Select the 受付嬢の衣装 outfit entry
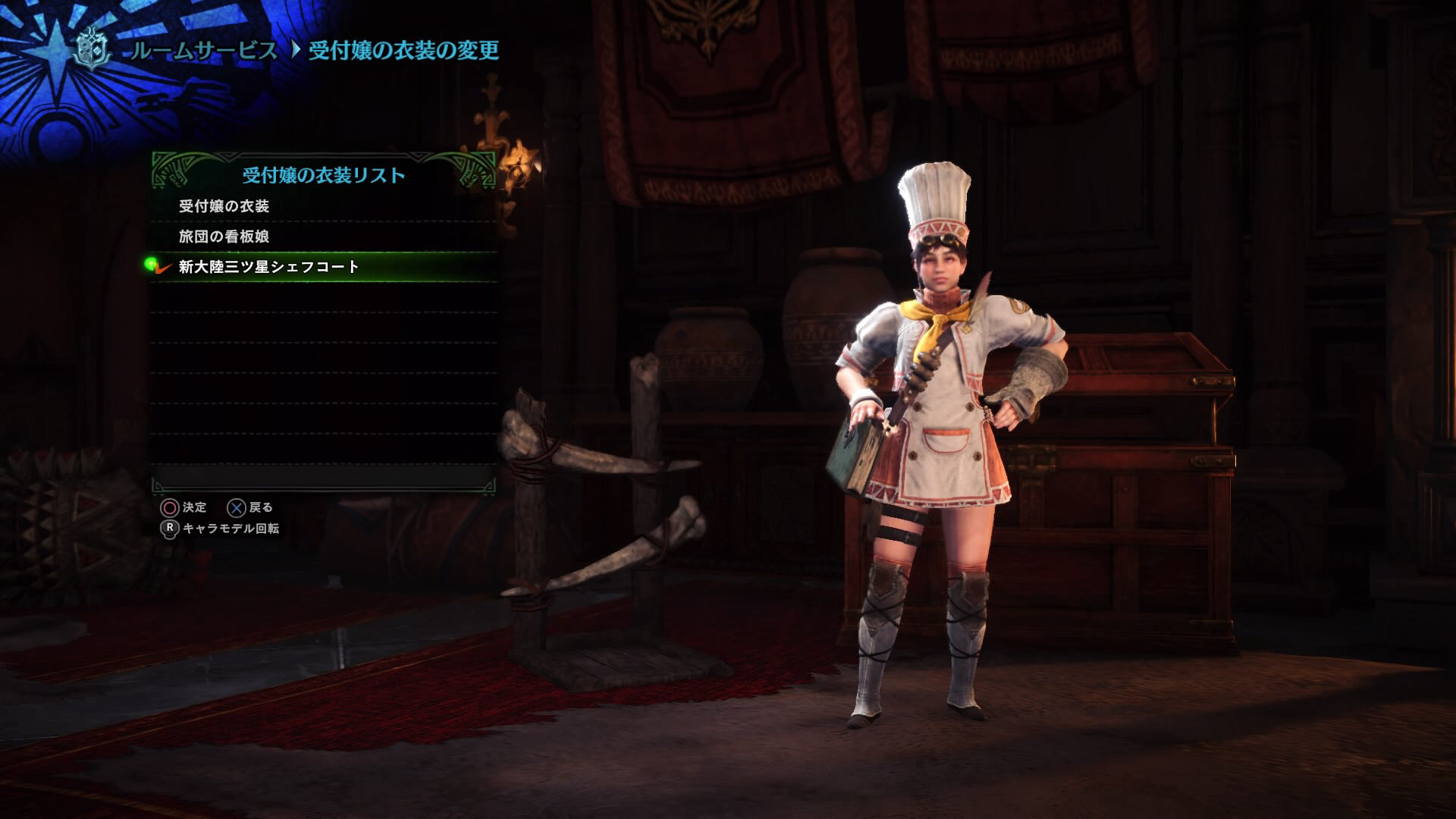The width and height of the screenshot is (1456, 819). click(224, 206)
